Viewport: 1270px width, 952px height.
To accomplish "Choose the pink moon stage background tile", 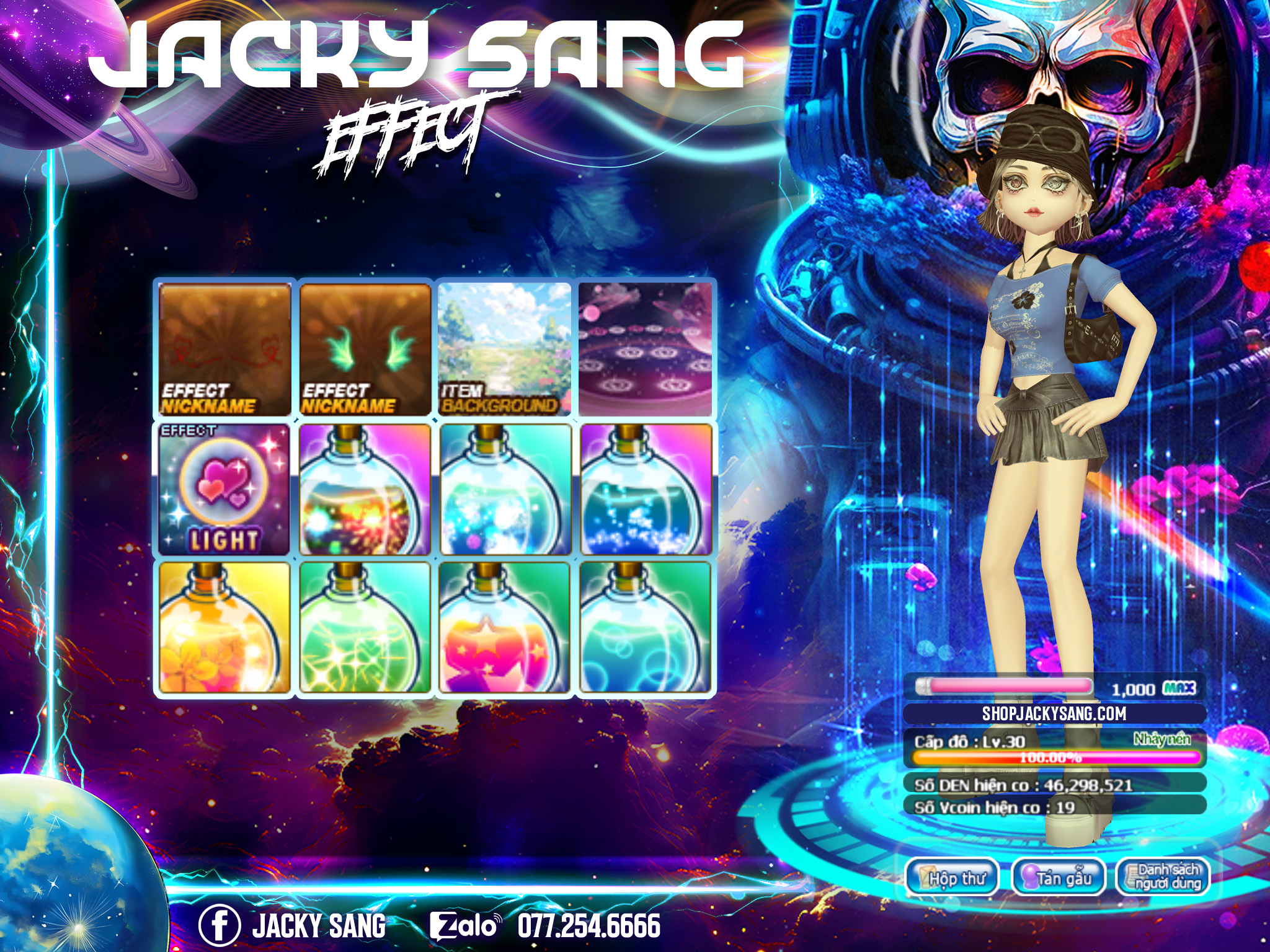I will [645, 350].
